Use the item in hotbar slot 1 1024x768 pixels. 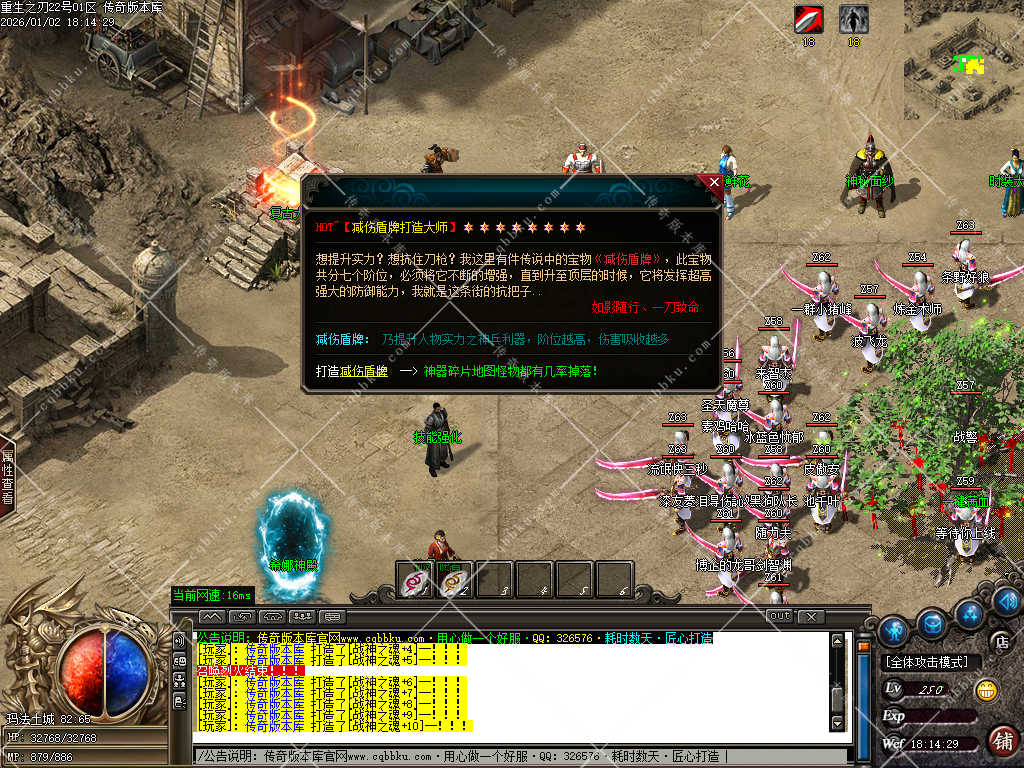point(416,580)
